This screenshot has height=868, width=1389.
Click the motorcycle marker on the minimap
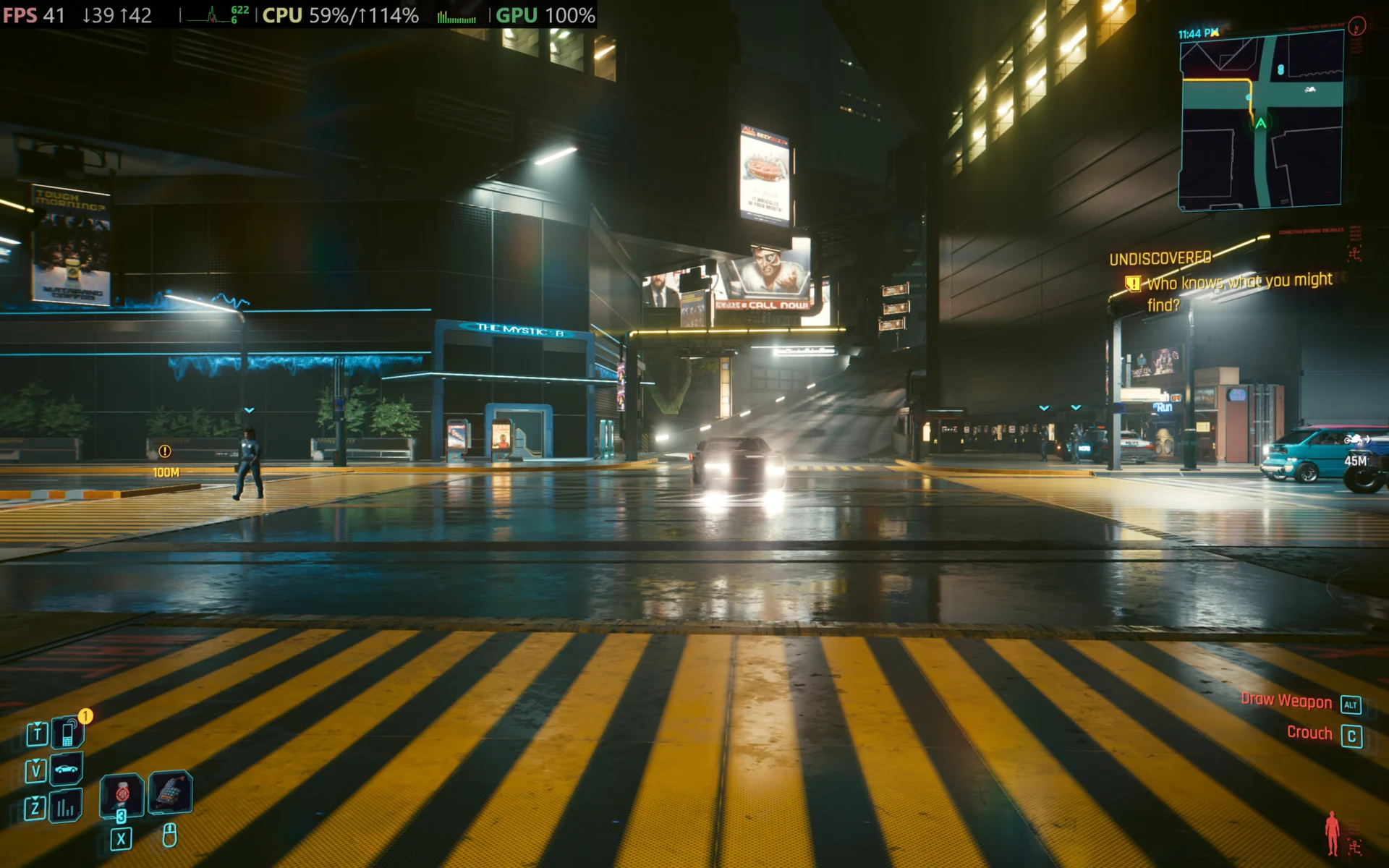click(1309, 90)
